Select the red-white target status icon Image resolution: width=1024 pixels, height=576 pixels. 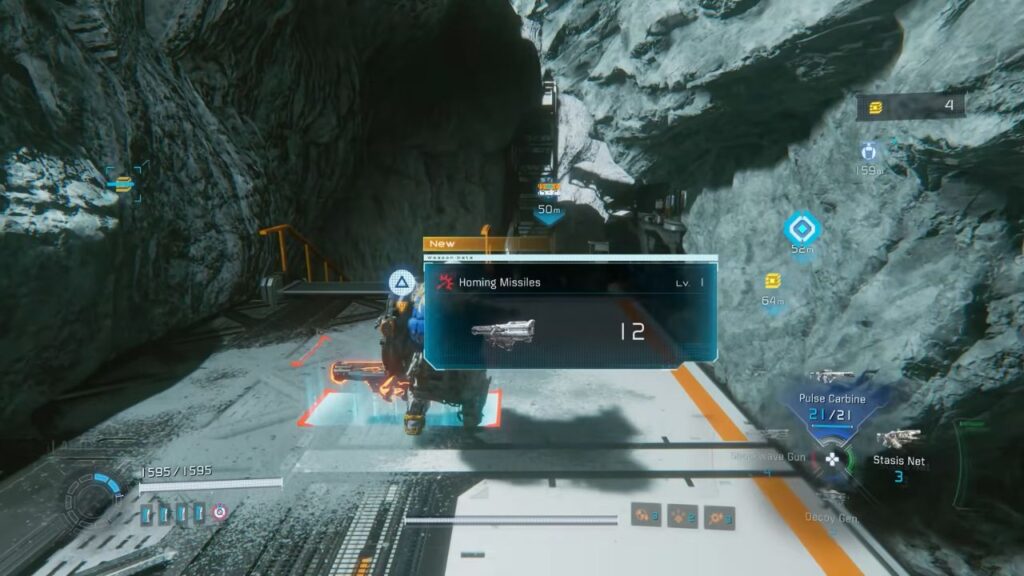coord(220,512)
